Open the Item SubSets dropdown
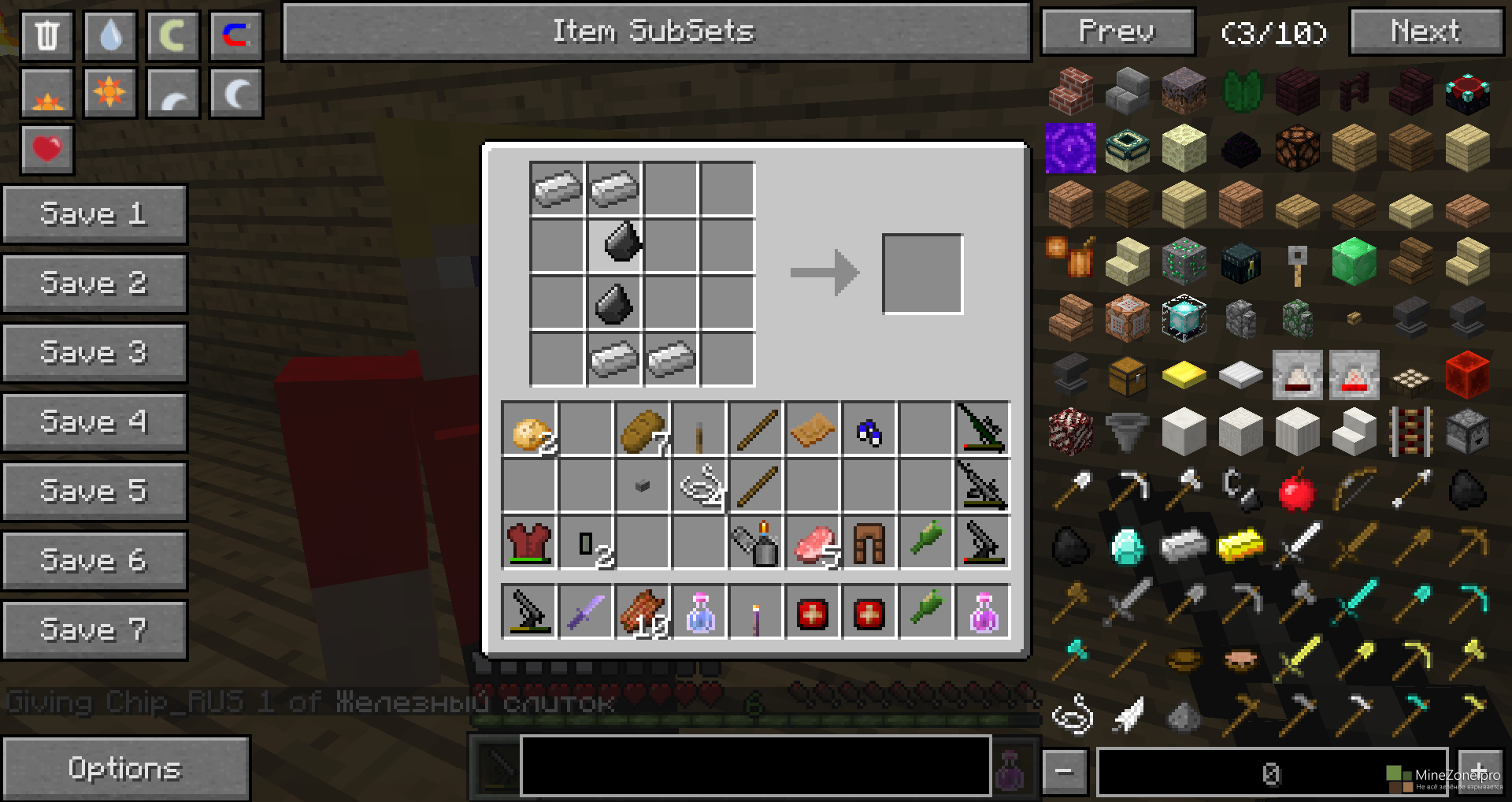This screenshot has height=802, width=1512. click(656, 32)
